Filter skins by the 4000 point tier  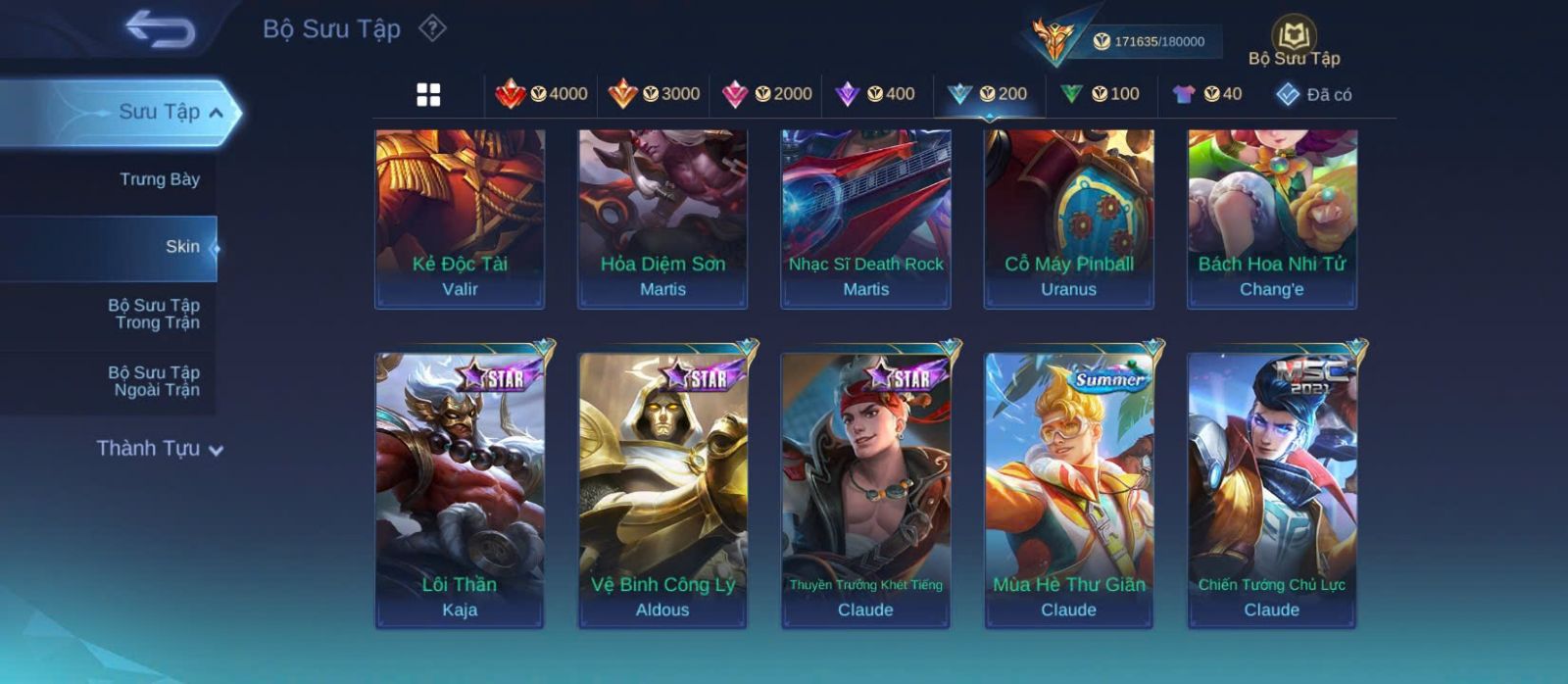point(542,94)
